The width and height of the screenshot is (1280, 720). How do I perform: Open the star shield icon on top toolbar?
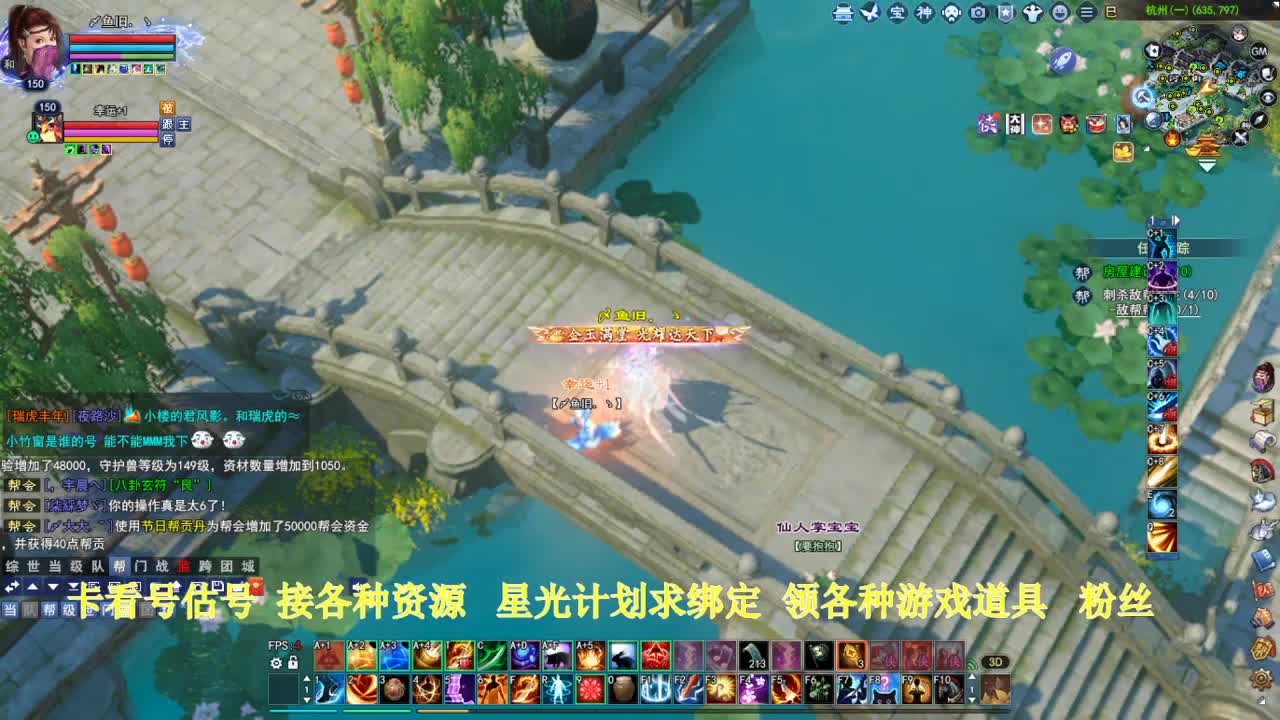tap(1006, 14)
